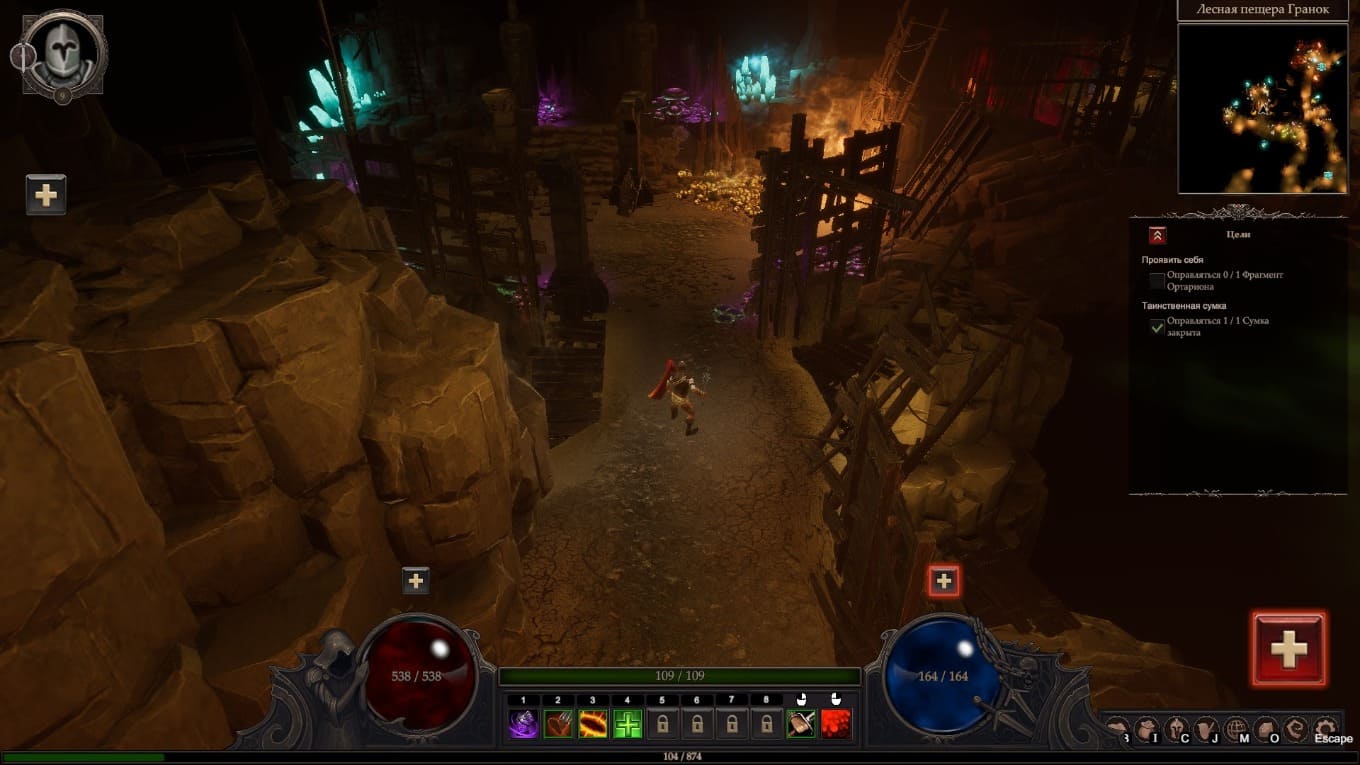Select the Проявить себя quest

click(x=1172, y=260)
